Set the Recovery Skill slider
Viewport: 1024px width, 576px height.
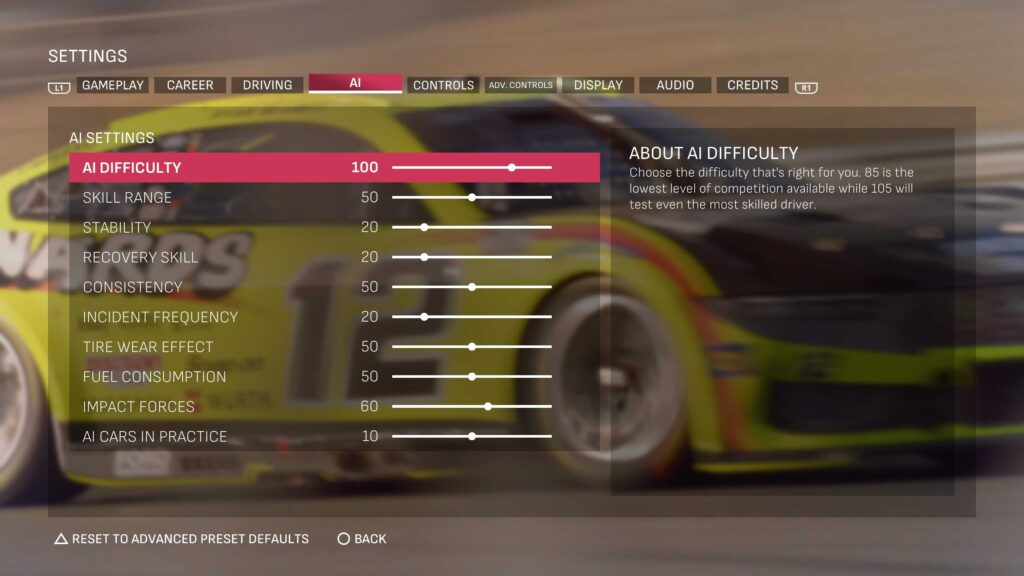(x=424, y=257)
